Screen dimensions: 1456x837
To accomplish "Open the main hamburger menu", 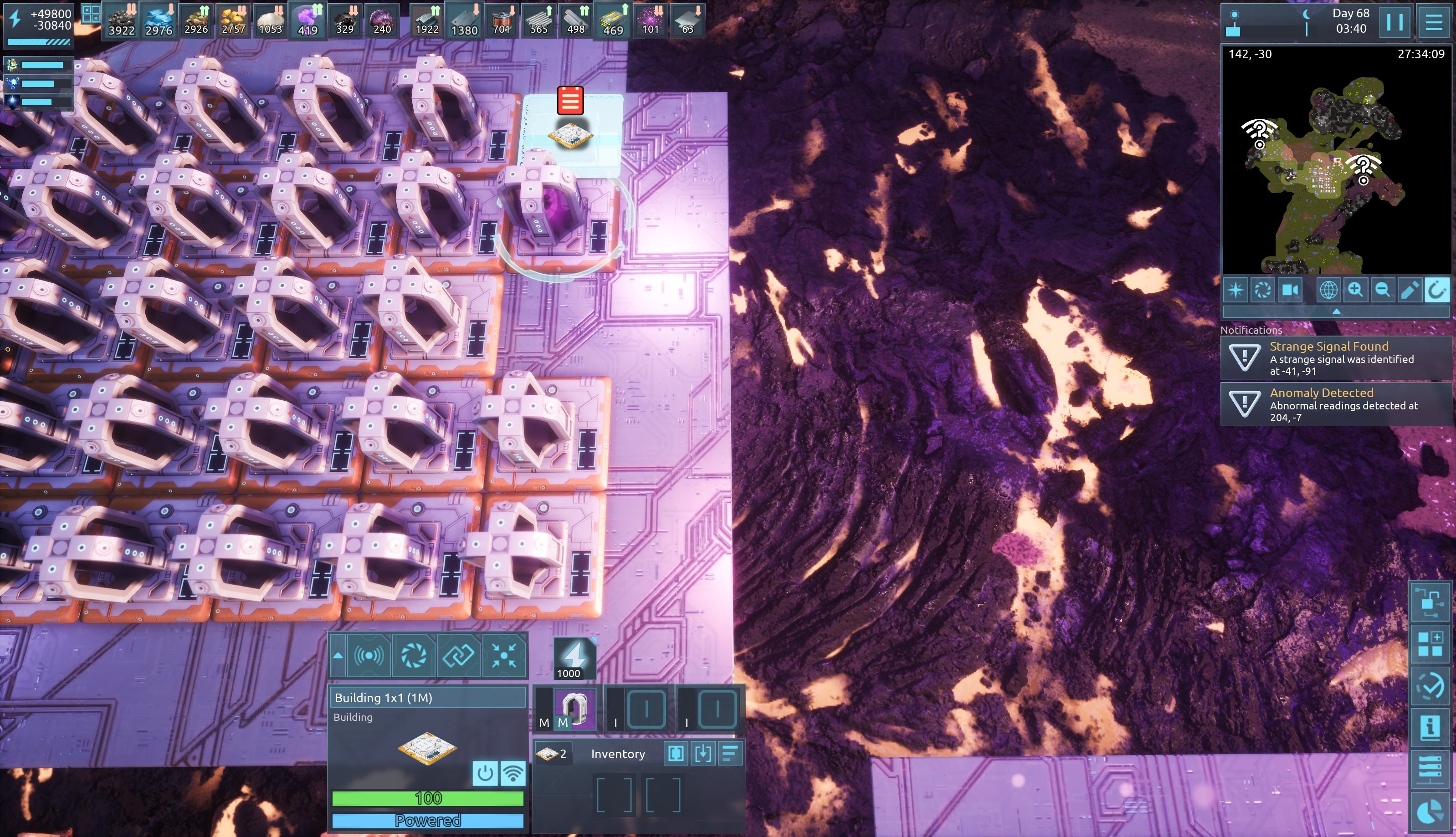I will tap(1434, 22).
